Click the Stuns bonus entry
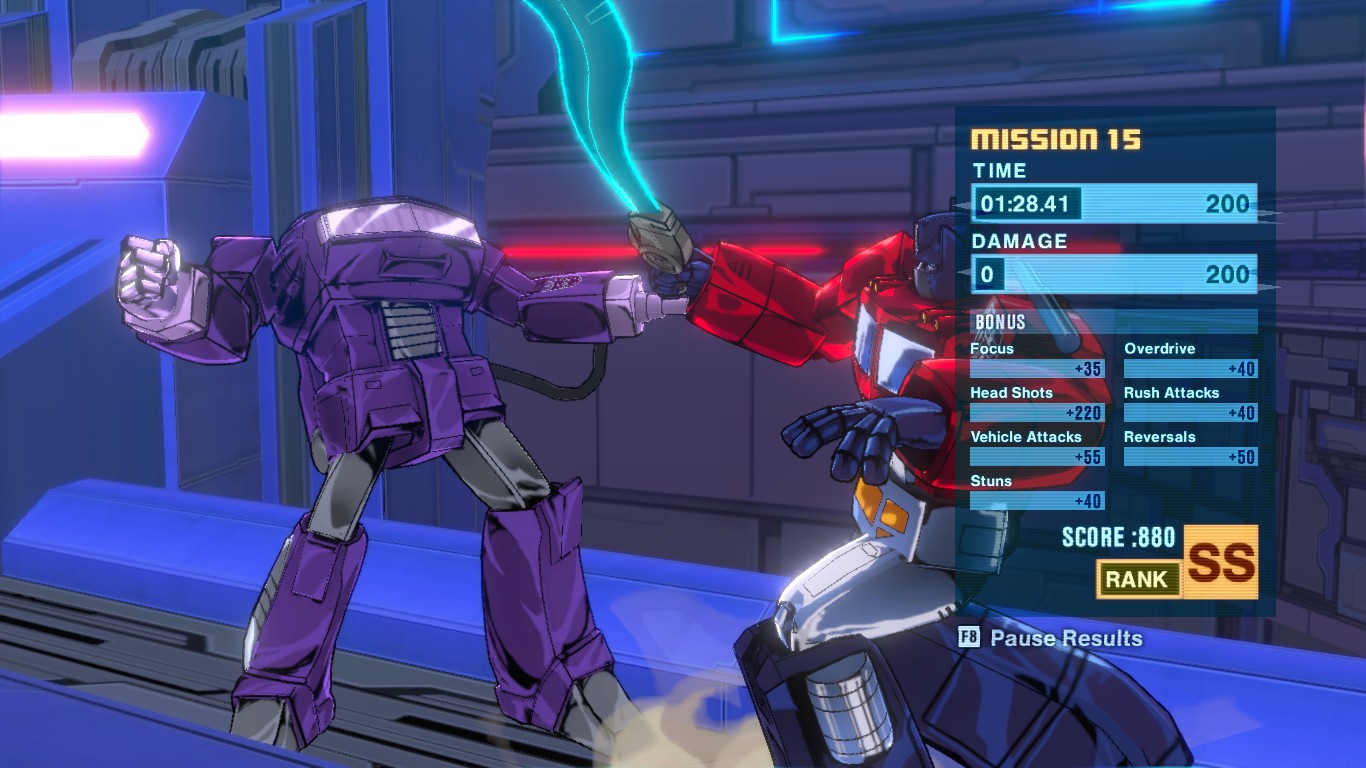 point(1037,491)
